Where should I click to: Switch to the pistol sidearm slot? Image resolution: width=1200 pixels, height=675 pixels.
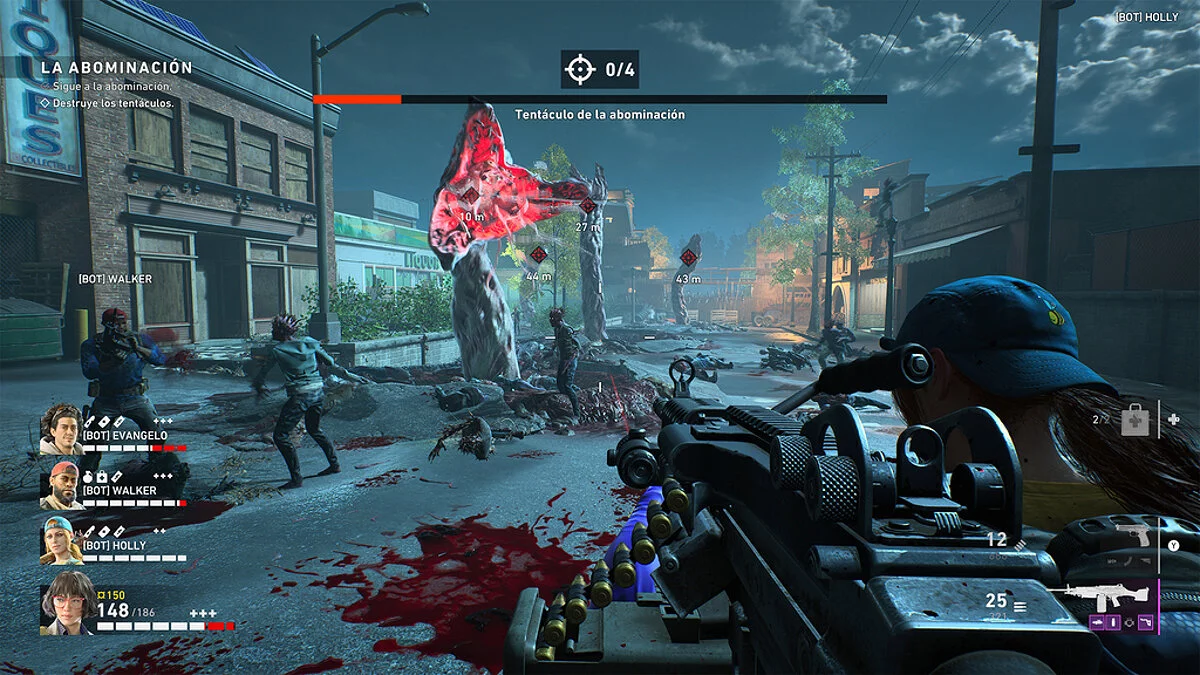tap(1133, 535)
